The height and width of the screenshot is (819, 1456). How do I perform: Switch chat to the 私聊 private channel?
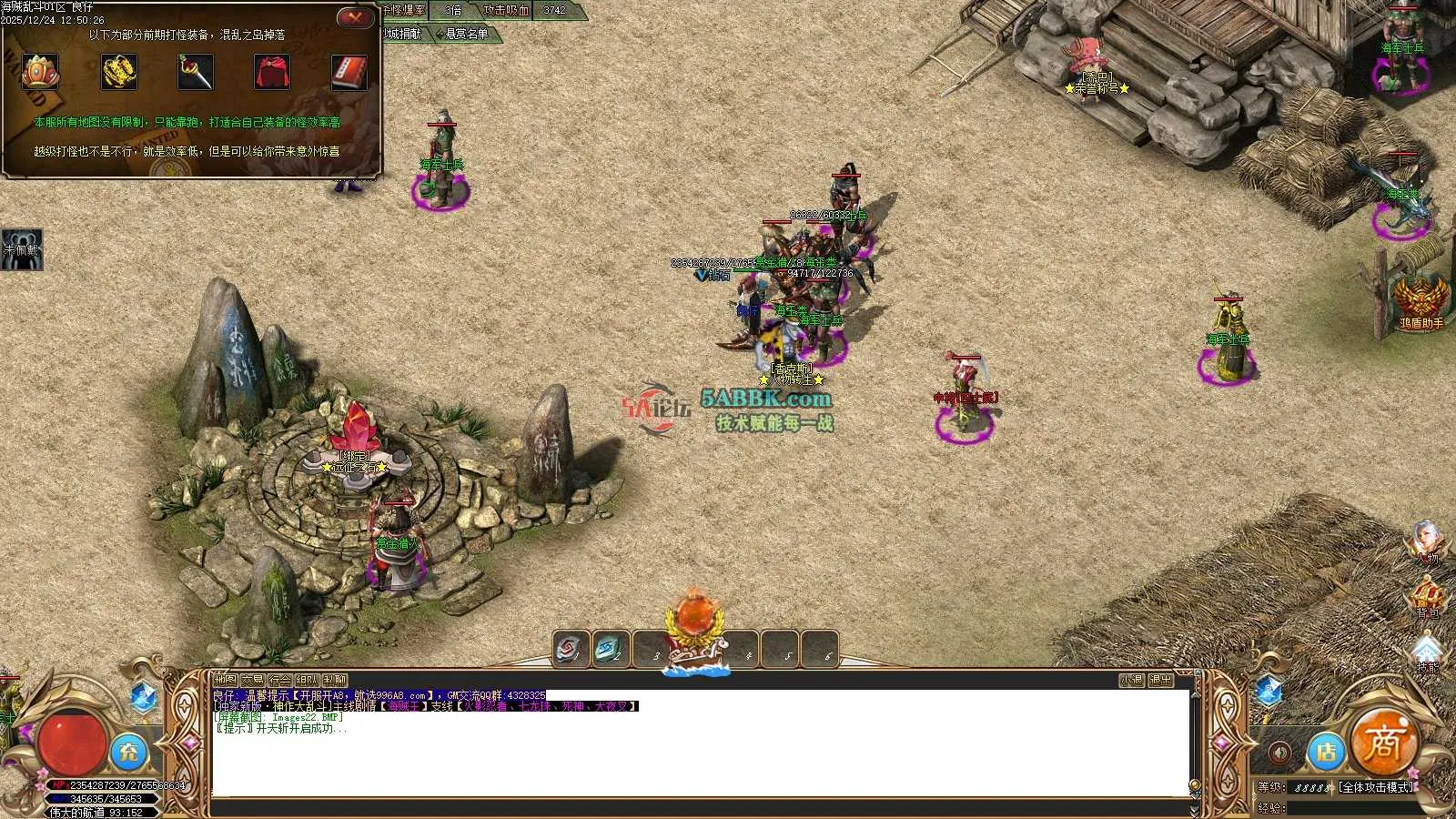pos(335,680)
